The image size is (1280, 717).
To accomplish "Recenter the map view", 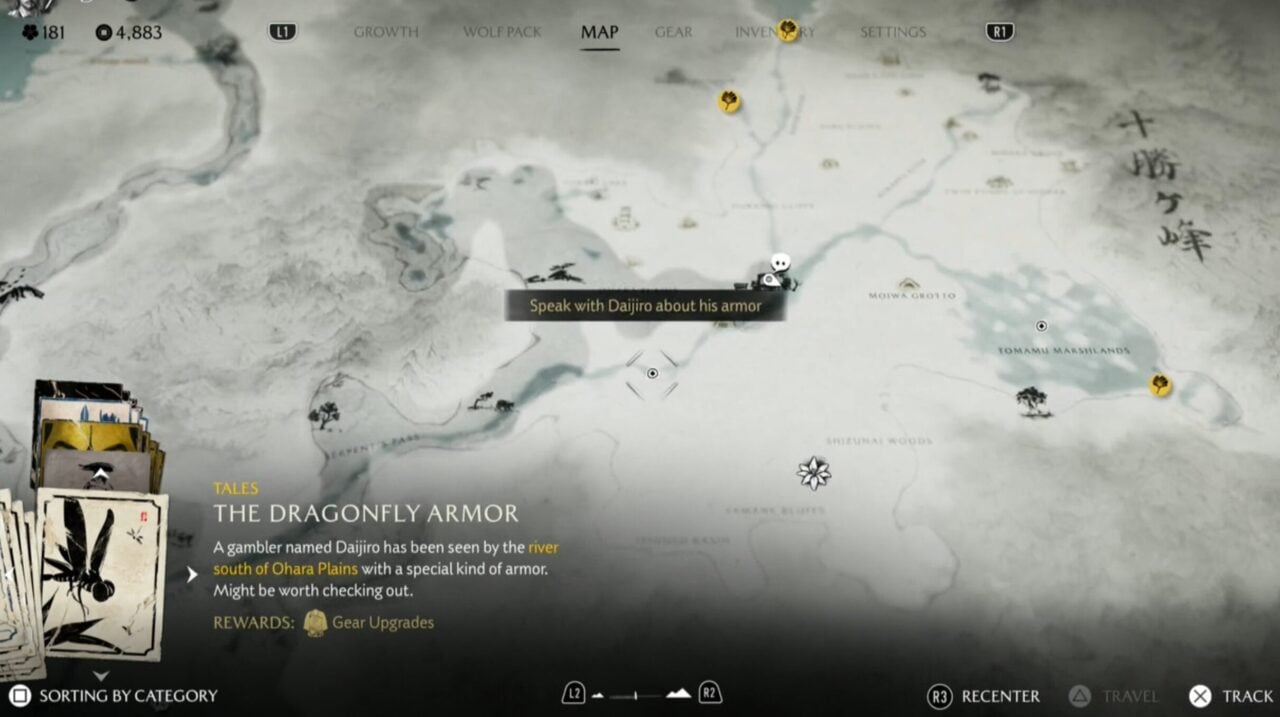I will [x=984, y=696].
